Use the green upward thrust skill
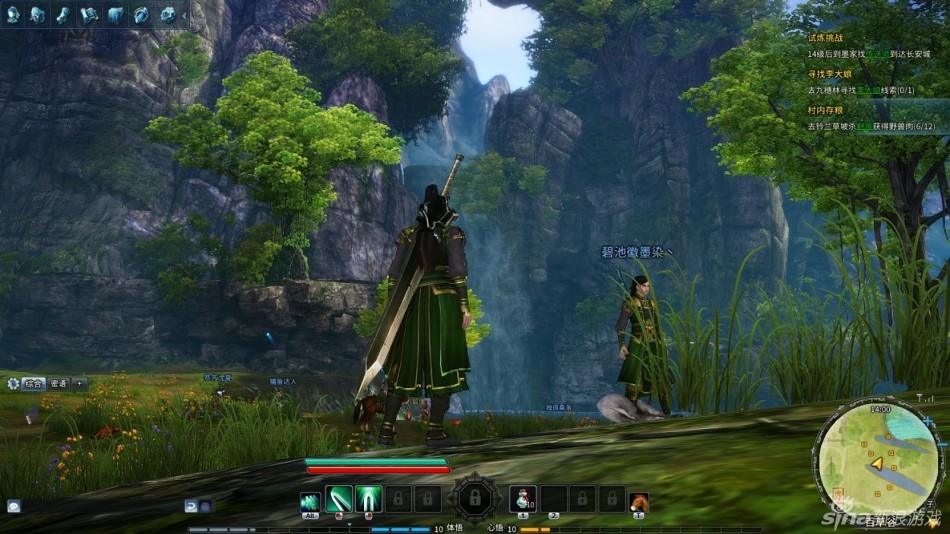950x534 pixels. (x=369, y=498)
